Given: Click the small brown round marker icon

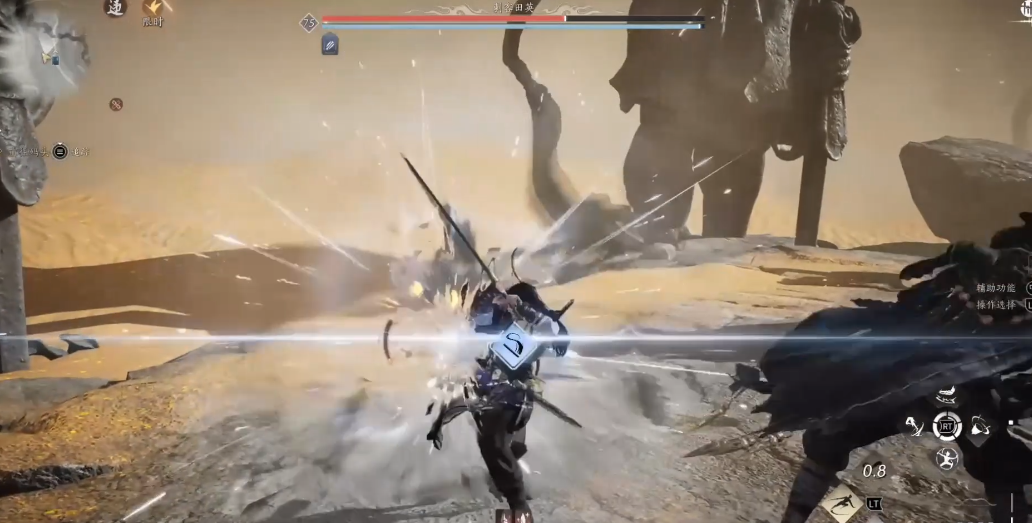Looking at the screenshot, I should 116,104.
